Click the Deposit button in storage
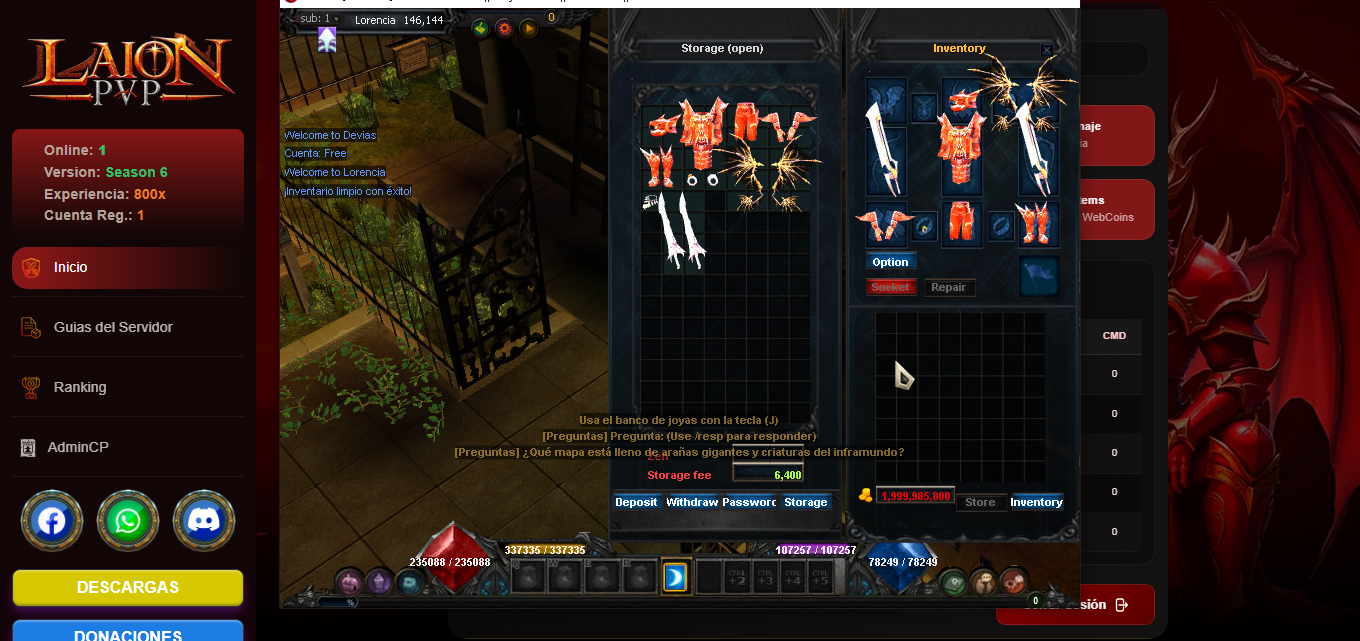The height and width of the screenshot is (641, 1360). [x=636, y=502]
